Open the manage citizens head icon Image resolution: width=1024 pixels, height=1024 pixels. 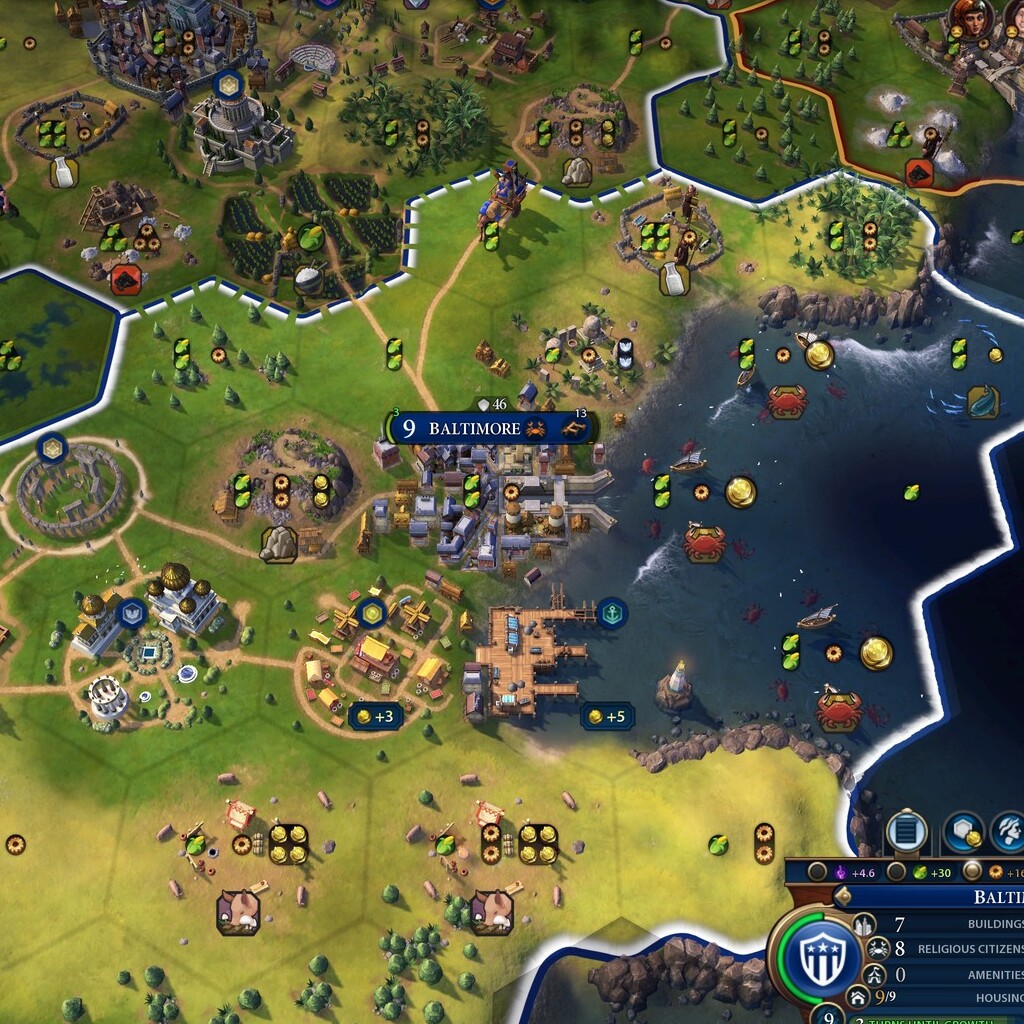coord(1008,832)
